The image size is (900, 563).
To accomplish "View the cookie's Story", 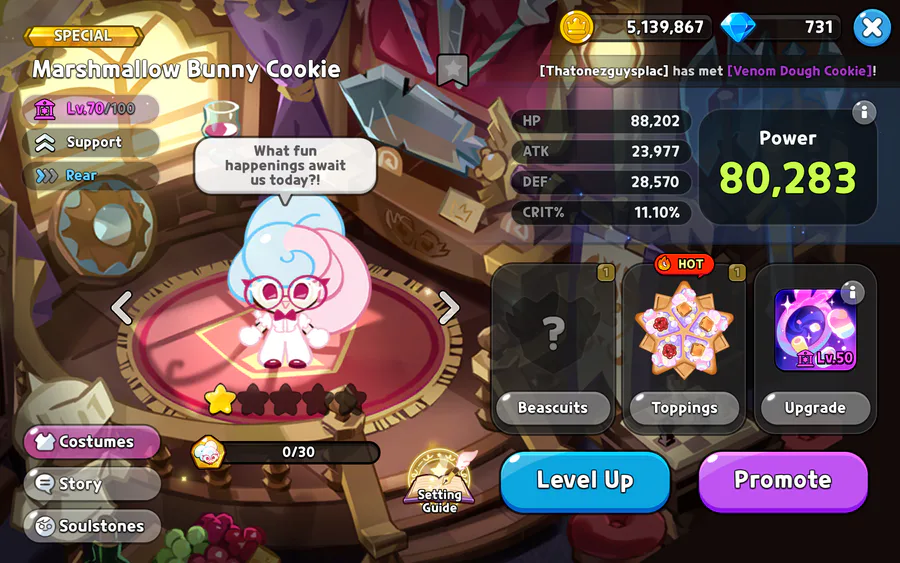I will click(93, 484).
